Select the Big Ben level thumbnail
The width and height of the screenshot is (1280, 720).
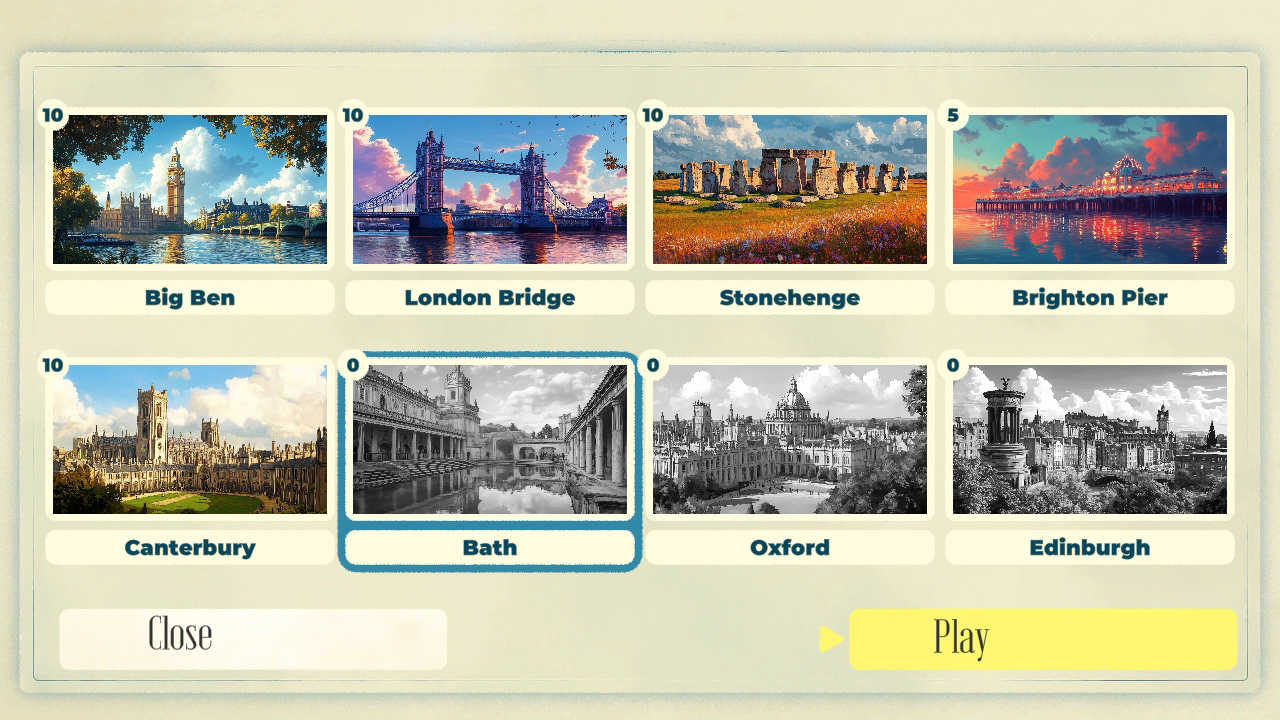pos(190,190)
